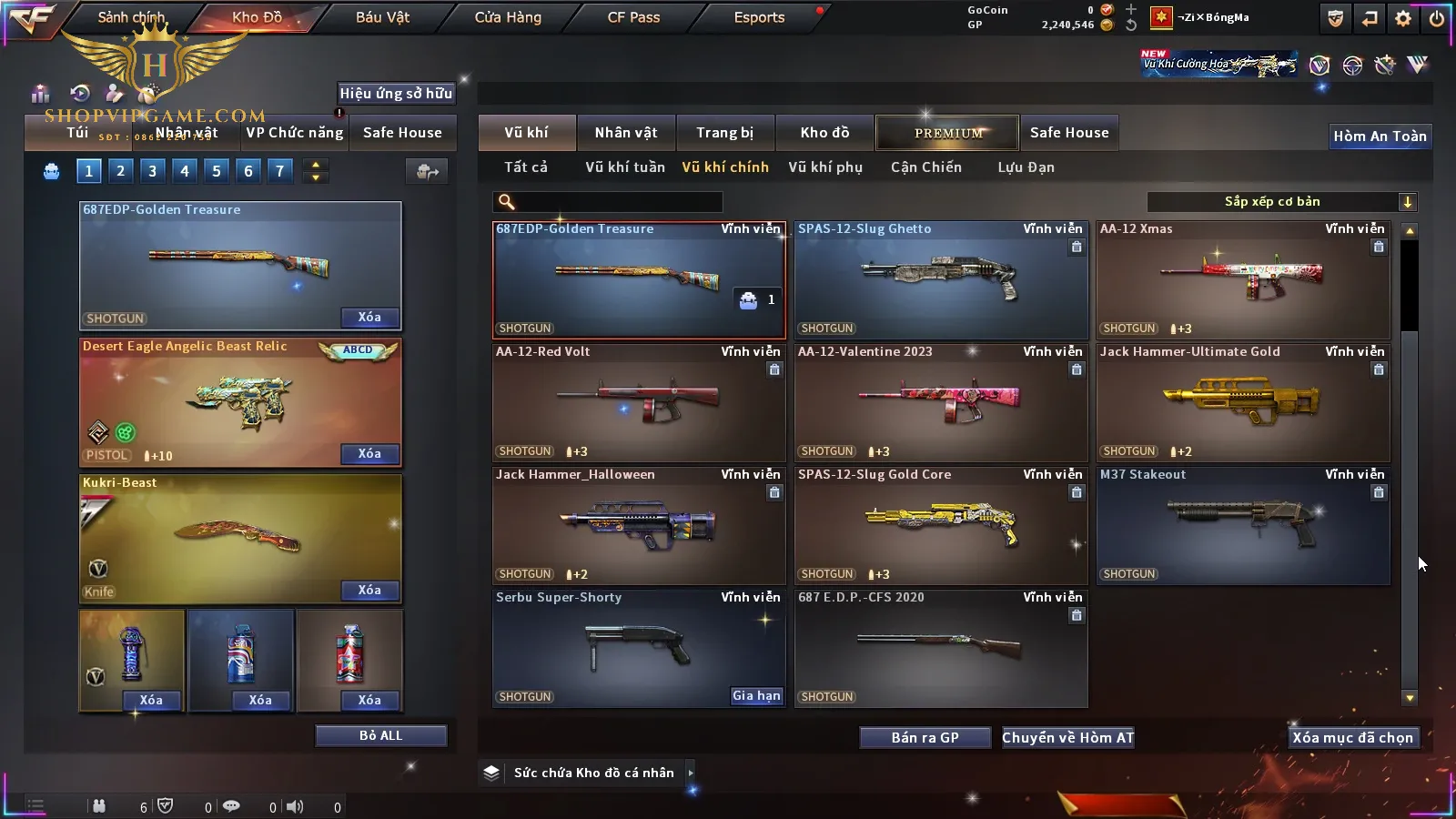Pick the M37 Stakeout shotgun
1456x819 pixels.
[1243, 526]
